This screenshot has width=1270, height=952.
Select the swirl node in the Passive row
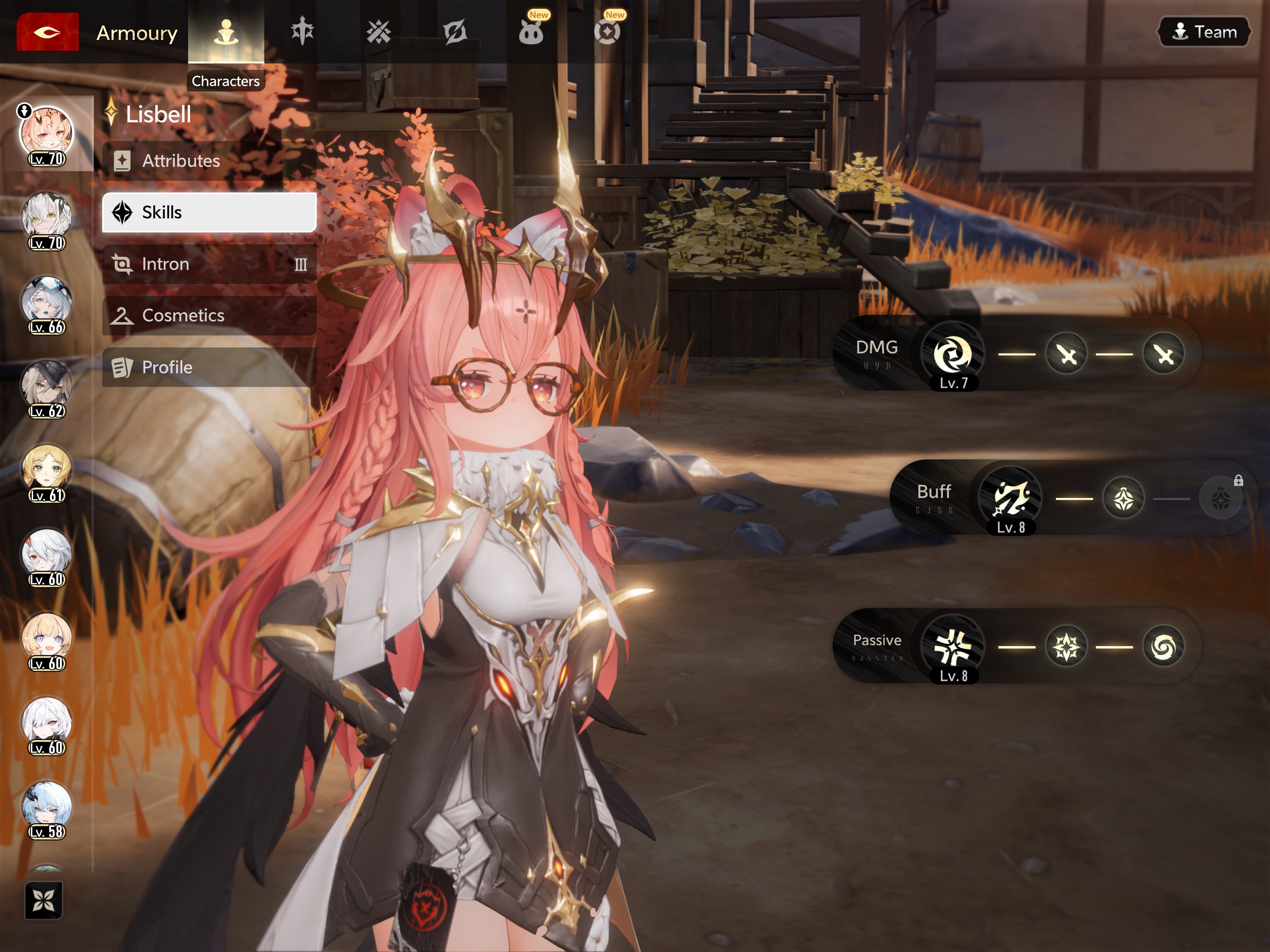click(x=1163, y=647)
